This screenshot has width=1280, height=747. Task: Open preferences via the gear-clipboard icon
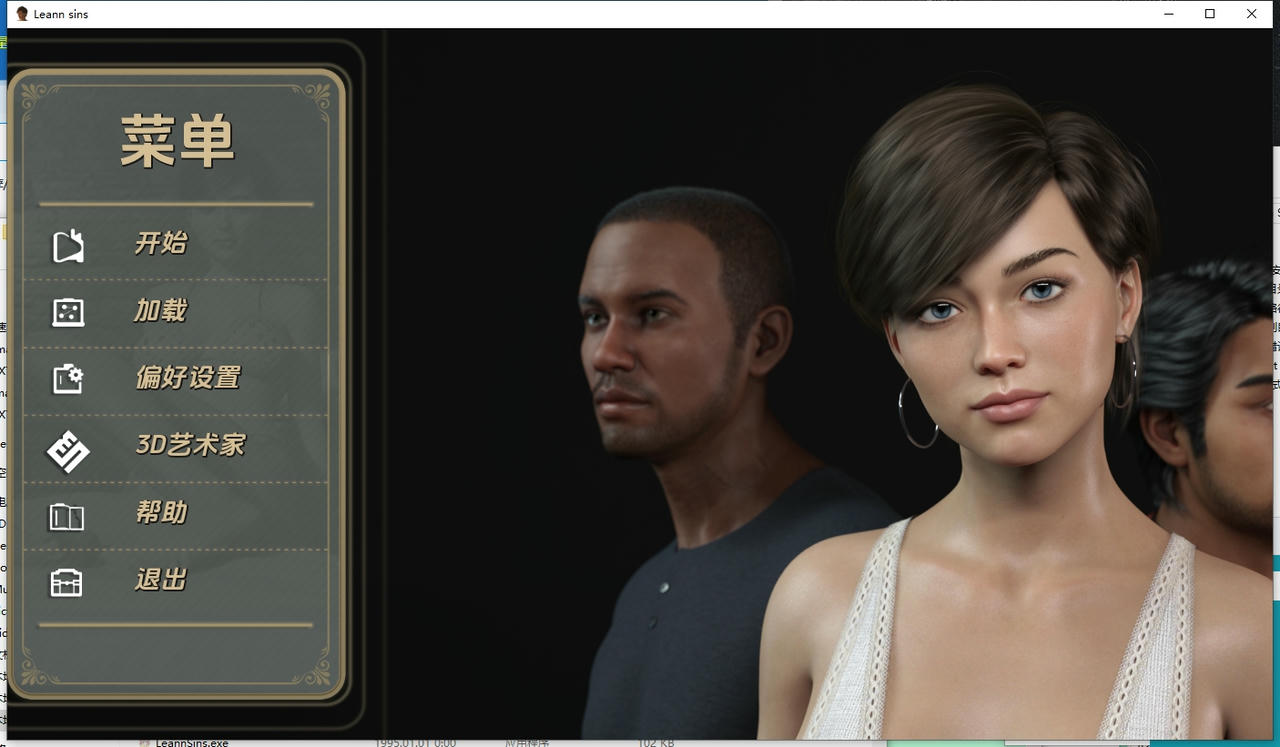click(66, 378)
